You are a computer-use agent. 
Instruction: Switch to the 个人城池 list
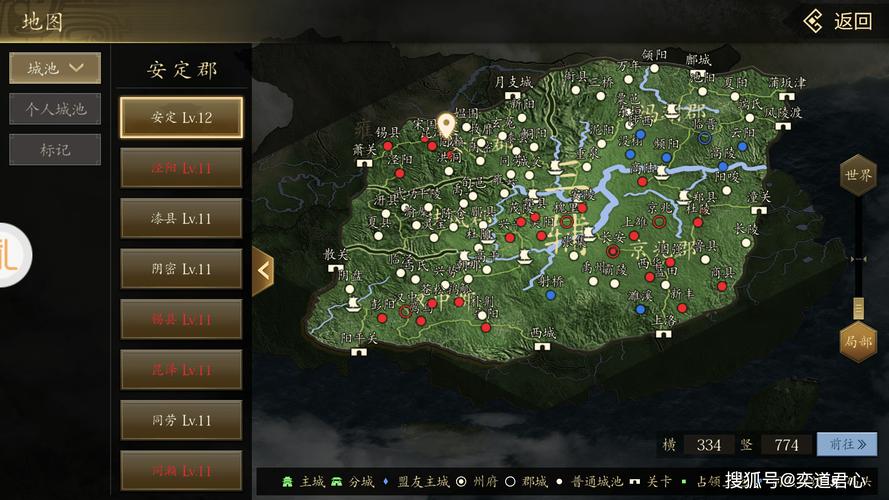tap(55, 109)
